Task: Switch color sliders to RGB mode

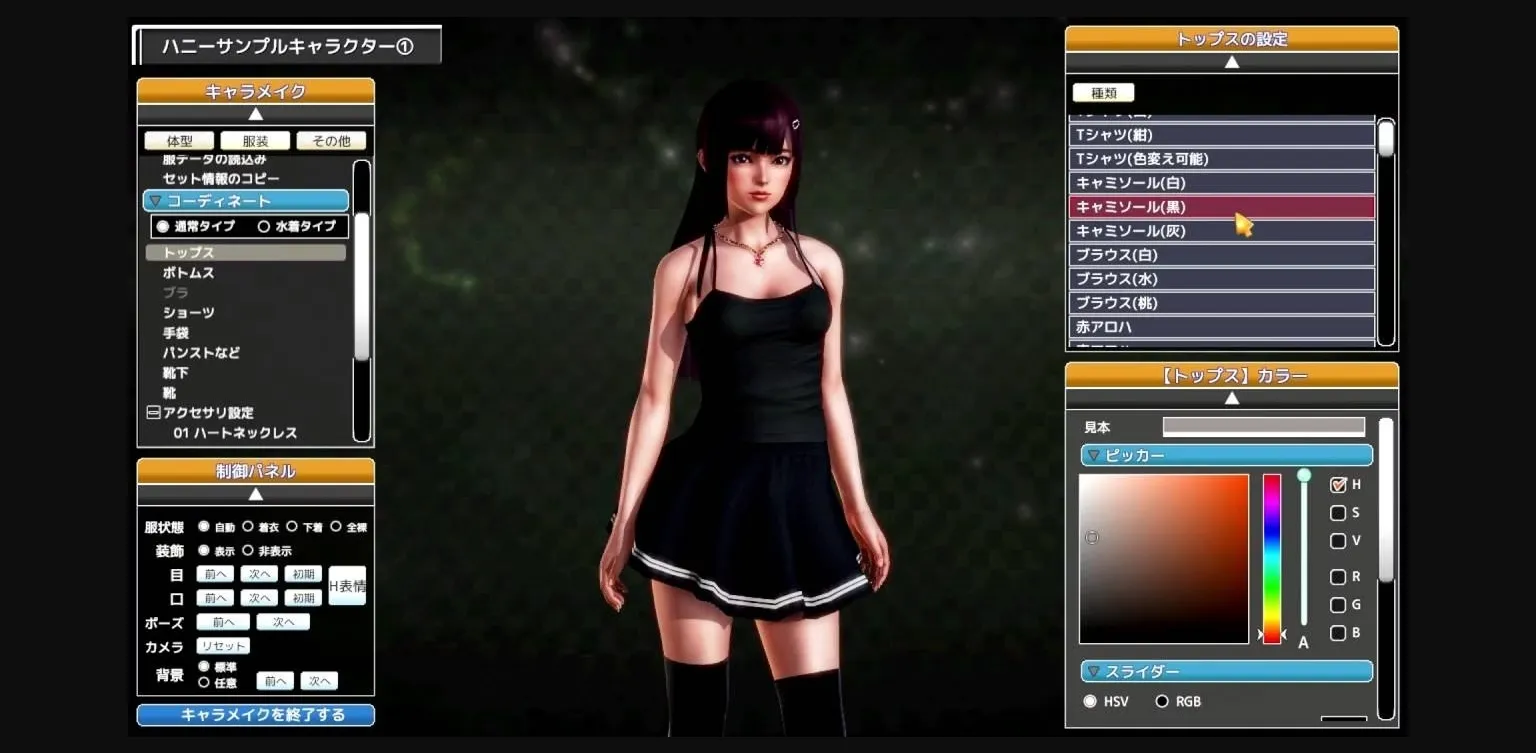Action: pos(1162,701)
